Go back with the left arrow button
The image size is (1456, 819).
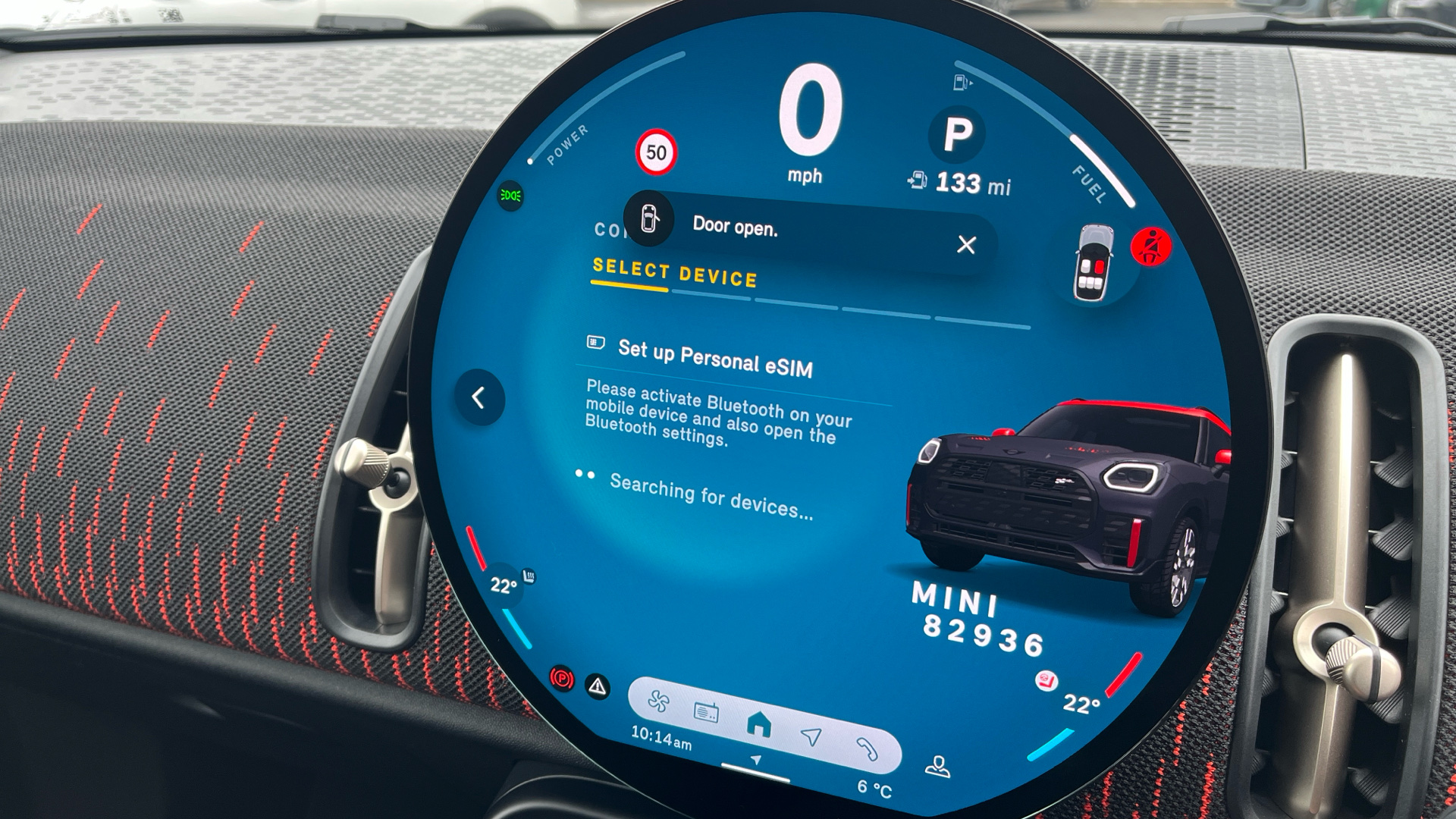(x=479, y=397)
